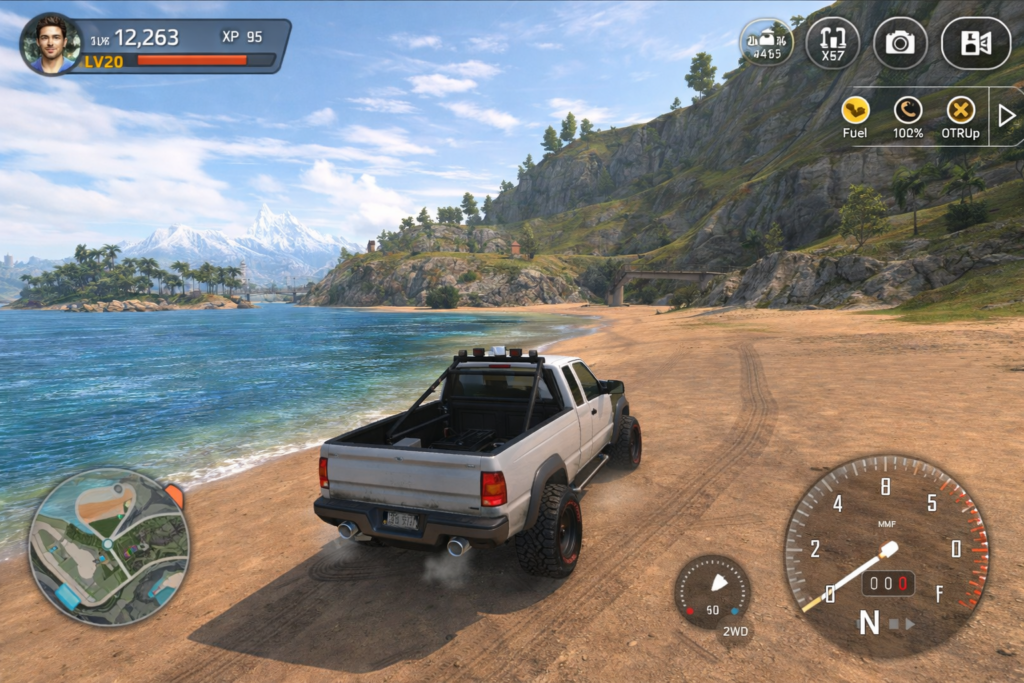
Task: Open the garage icon beside X57
Action: click(x=766, y=43)
